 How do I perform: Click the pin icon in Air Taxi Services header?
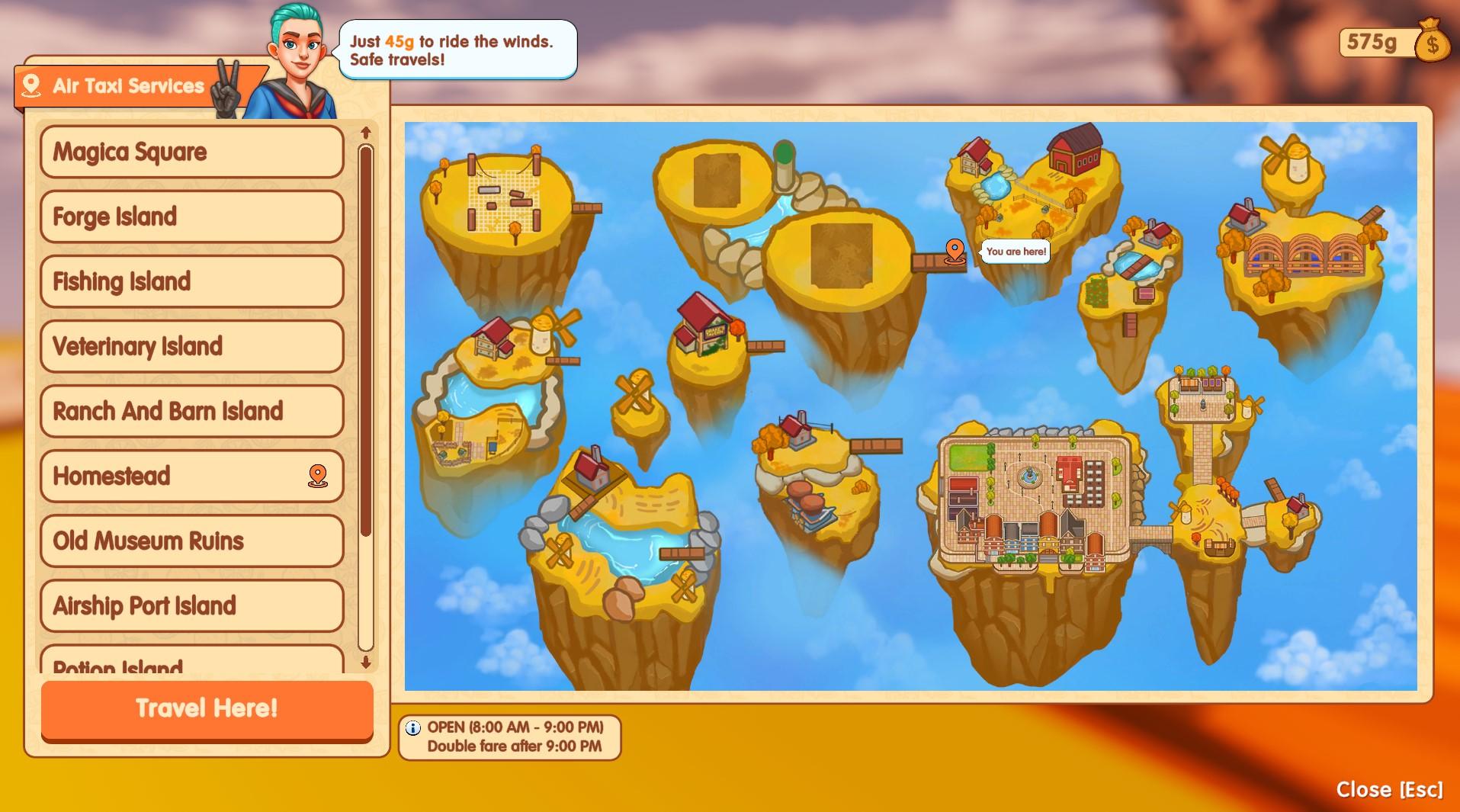[x=31, y=85]
